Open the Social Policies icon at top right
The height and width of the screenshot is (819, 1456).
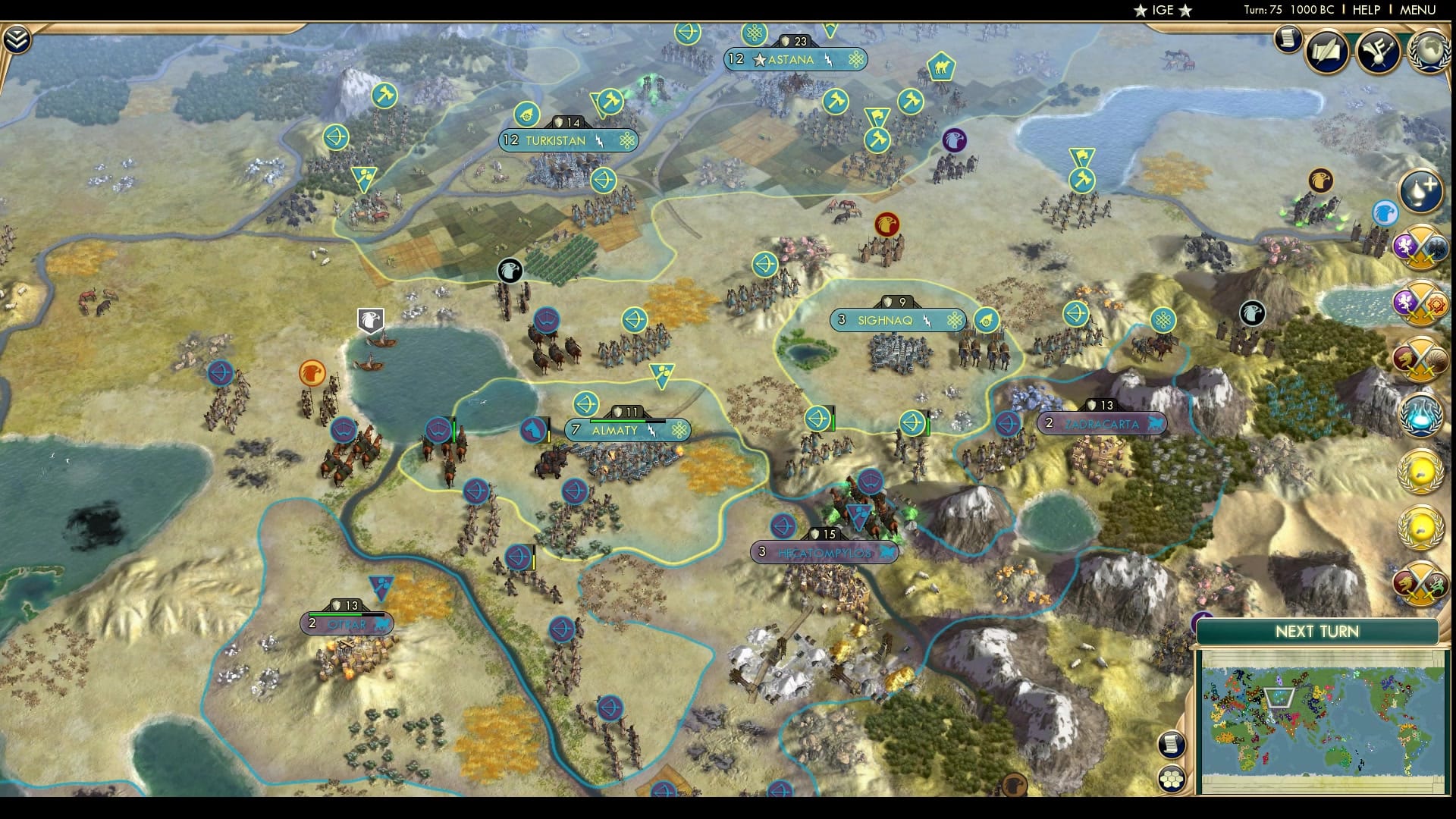click(x=1379, y=52)
